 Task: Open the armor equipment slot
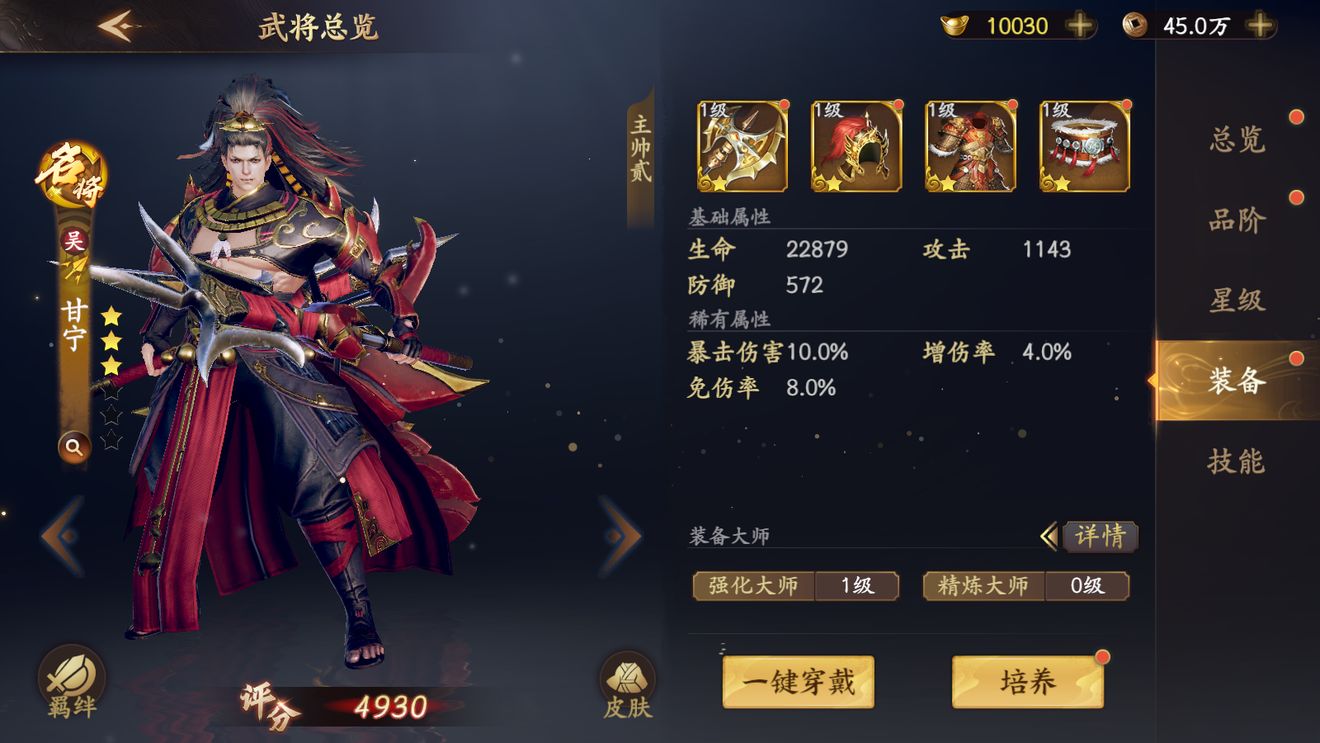tap(969, 145)
